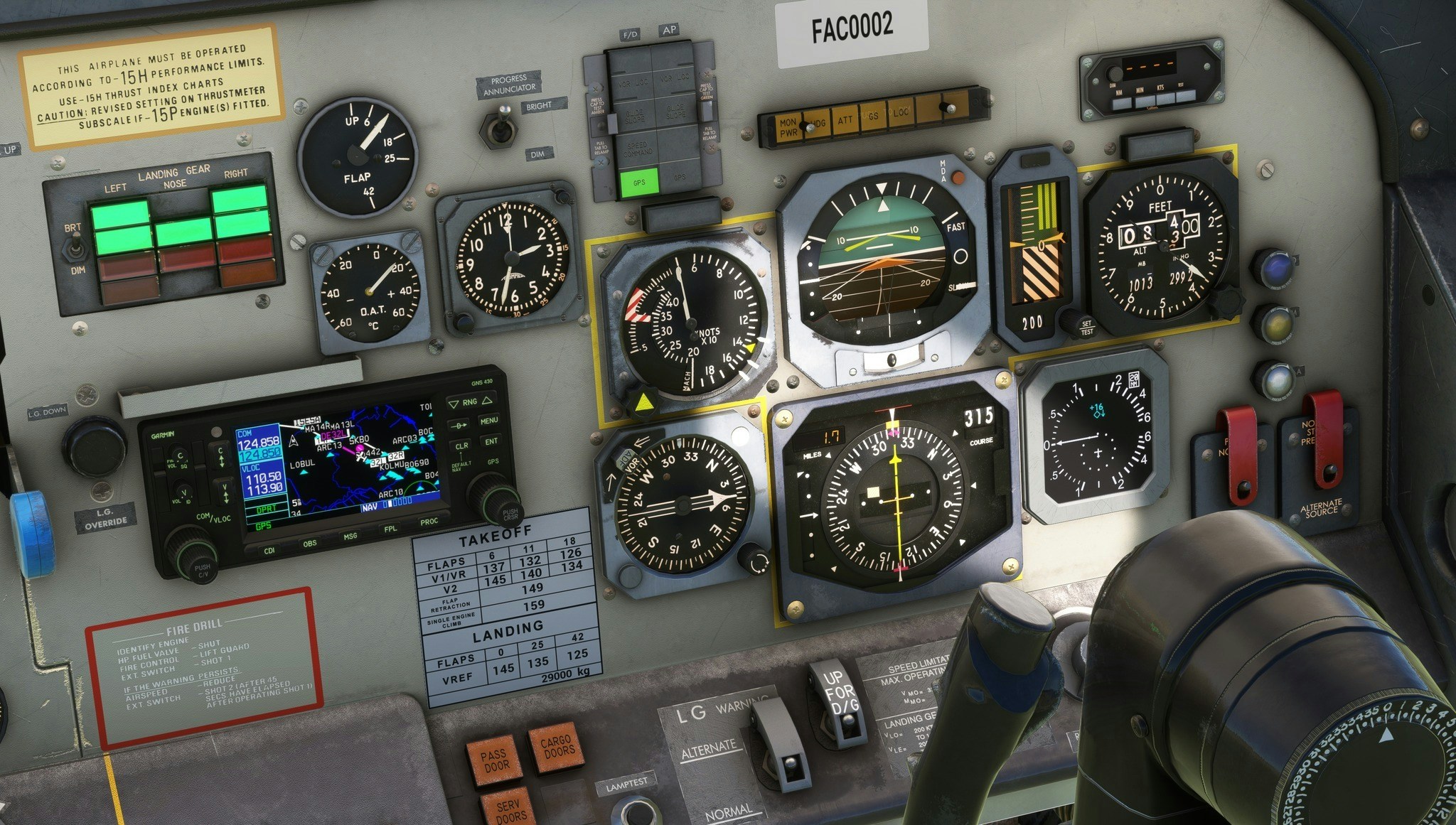The height and width of the screenshot is (825, 1456).
Task: Toggle the landing gear lights BRT/DIM switch
Action: point(75,249)
